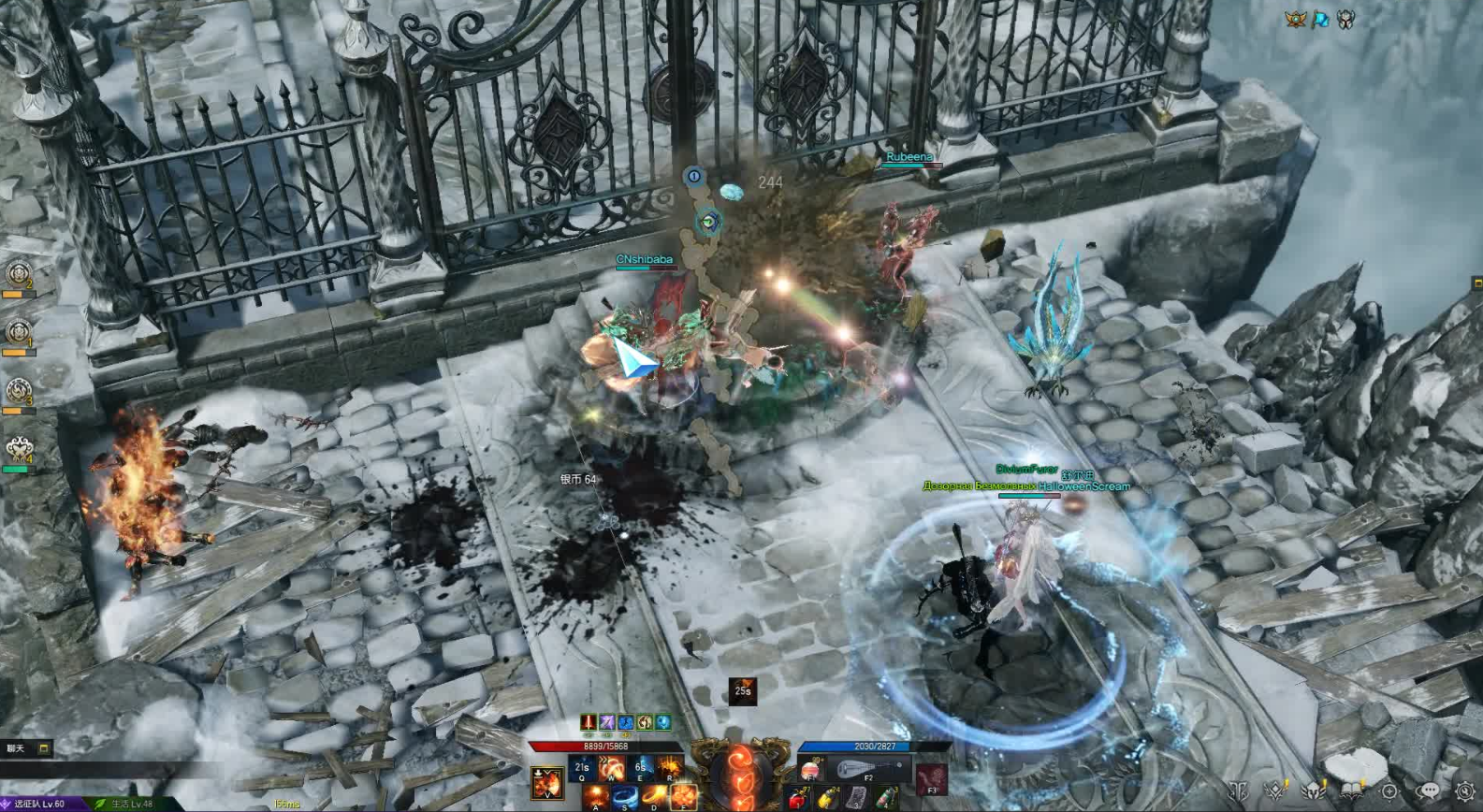The width and height of the screenshot is (1483, 812).
Task: Open the open-book guide menu
Action: pos(1352,792)
